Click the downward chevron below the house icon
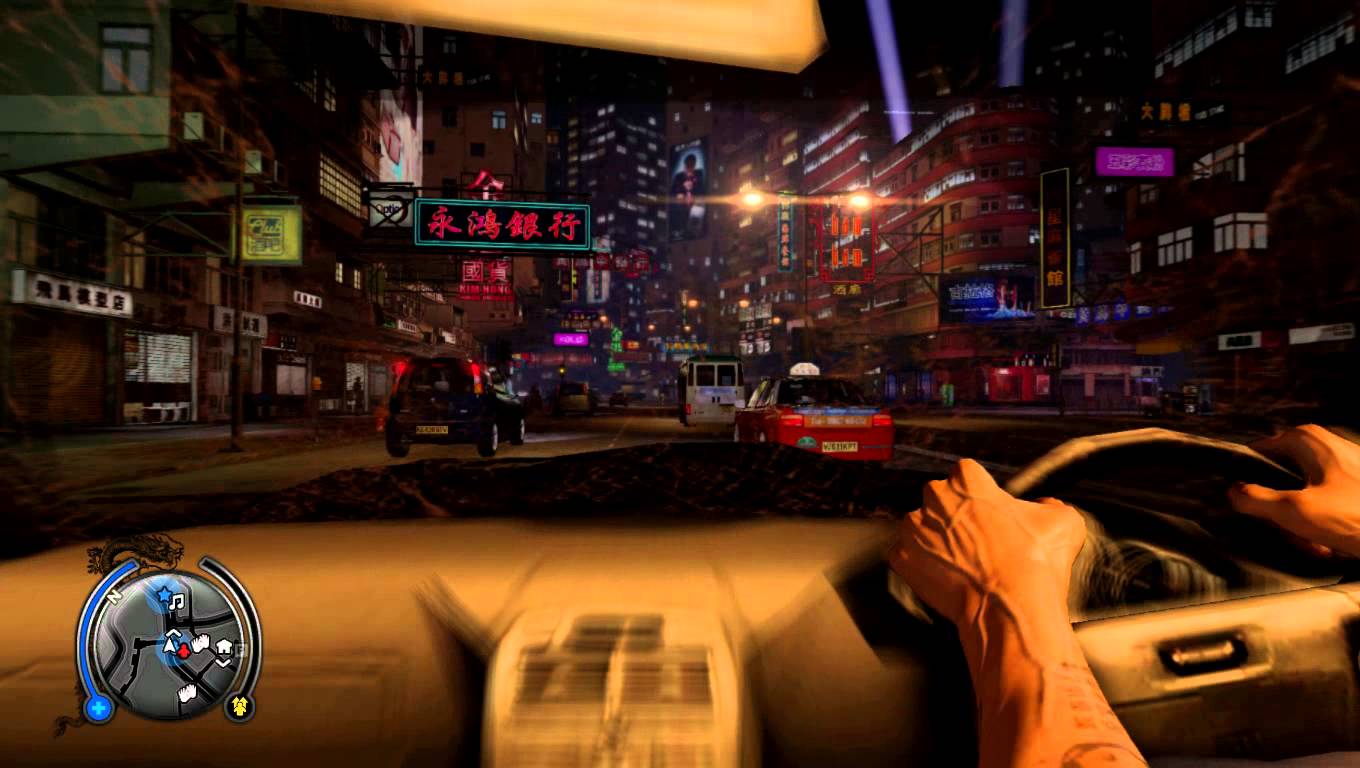The width and height of the screenshot is (1360, 768). pos(223,661)
